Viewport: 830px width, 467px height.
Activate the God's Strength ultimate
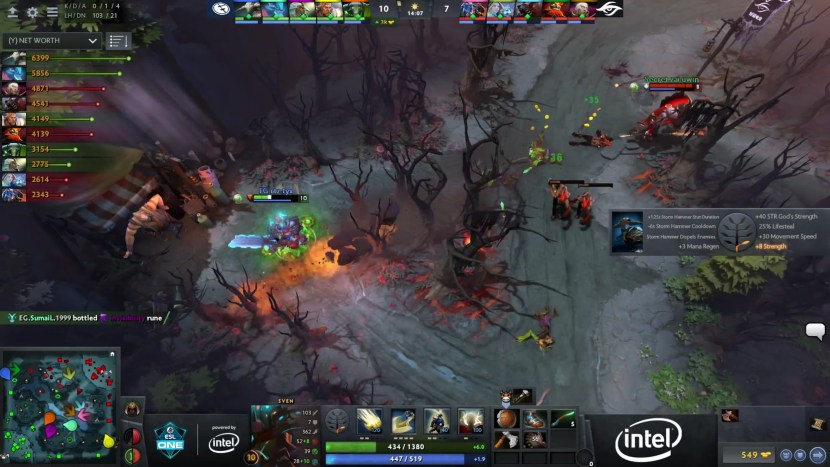[469, 421]
